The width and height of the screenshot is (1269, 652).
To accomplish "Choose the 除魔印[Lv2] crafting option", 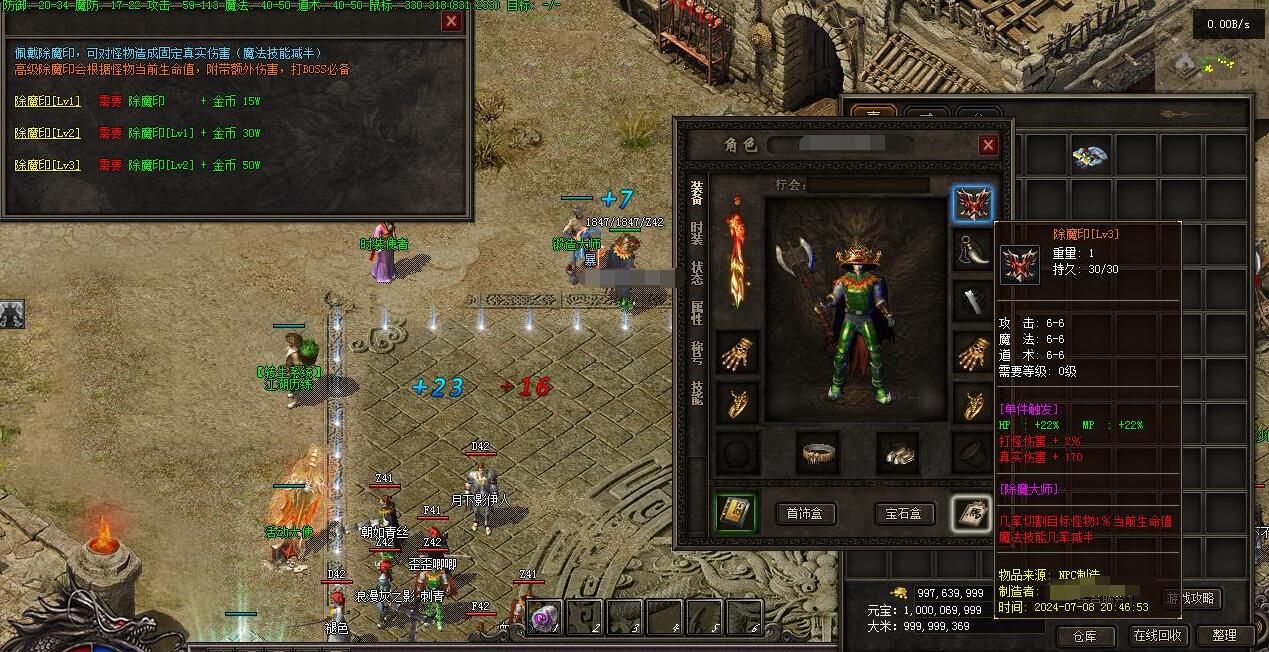I will tap(47, 133).
